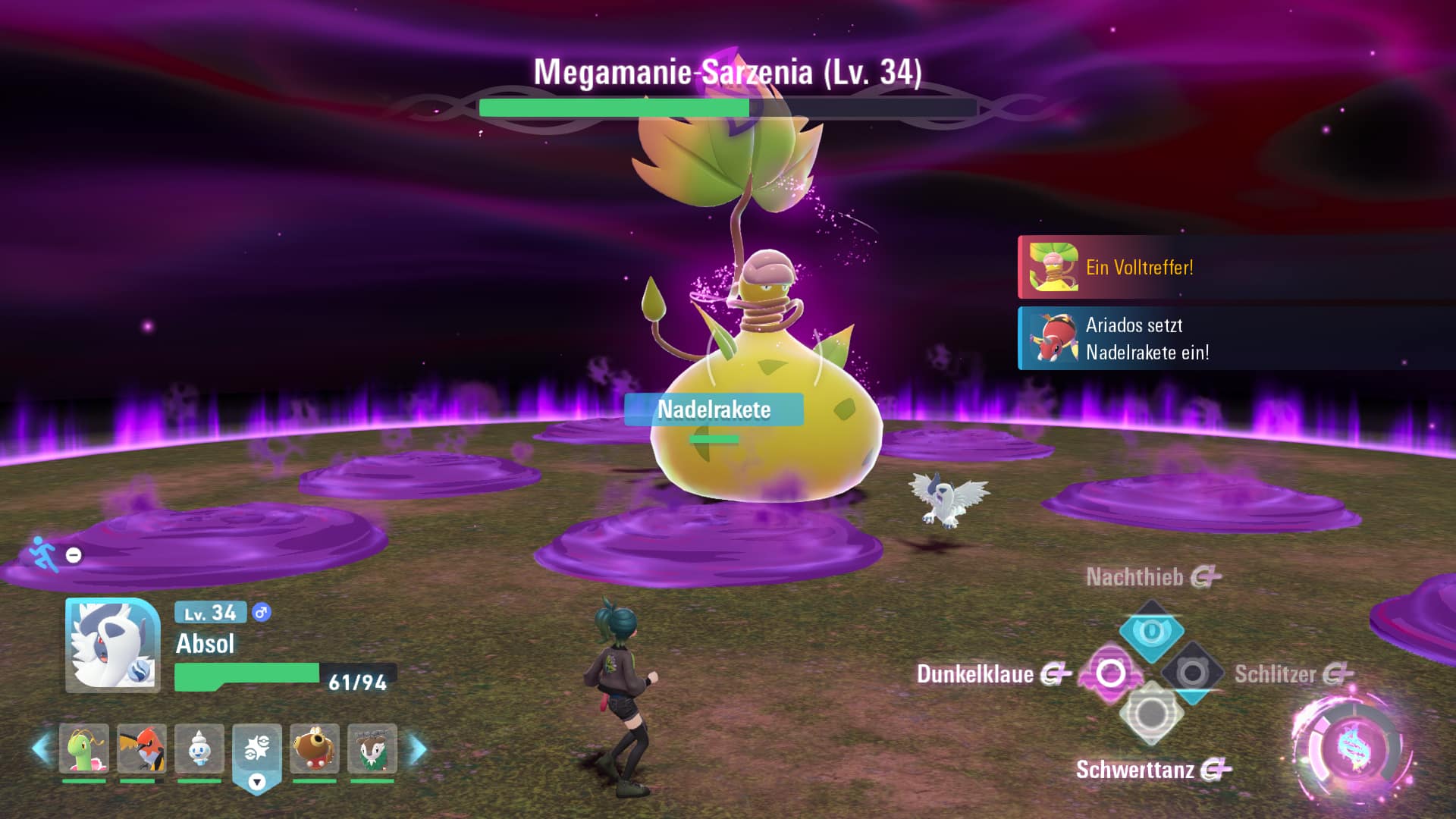The width and height of the screenshot is (1456, 819).
Task: Click the blue running figure flee icon
Action: tap(43, 553)
